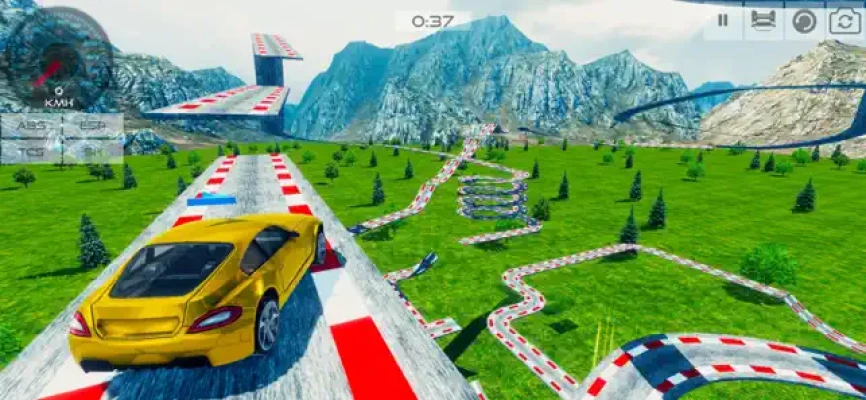Image resolution: width=866 pixels, height=400 pixels.
Task: Pause the game
Action: tap(722, 21)
